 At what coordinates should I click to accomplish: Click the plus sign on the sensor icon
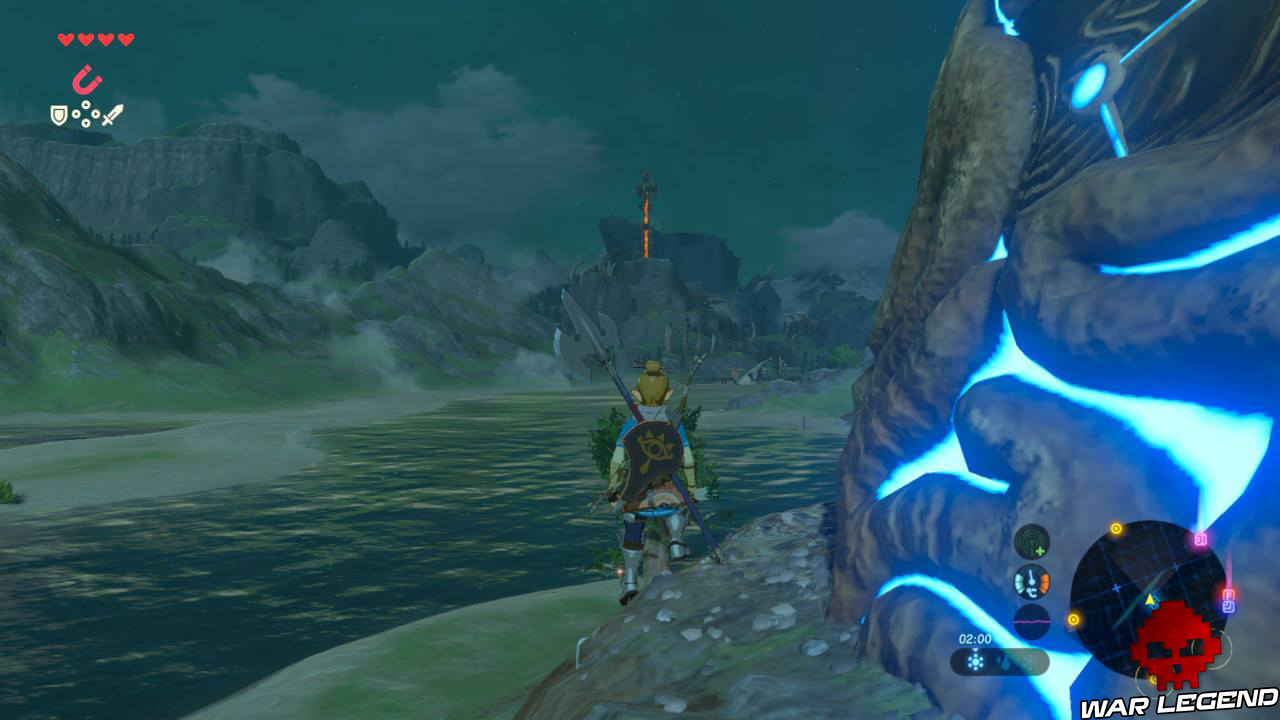[x=1041, y=550]
